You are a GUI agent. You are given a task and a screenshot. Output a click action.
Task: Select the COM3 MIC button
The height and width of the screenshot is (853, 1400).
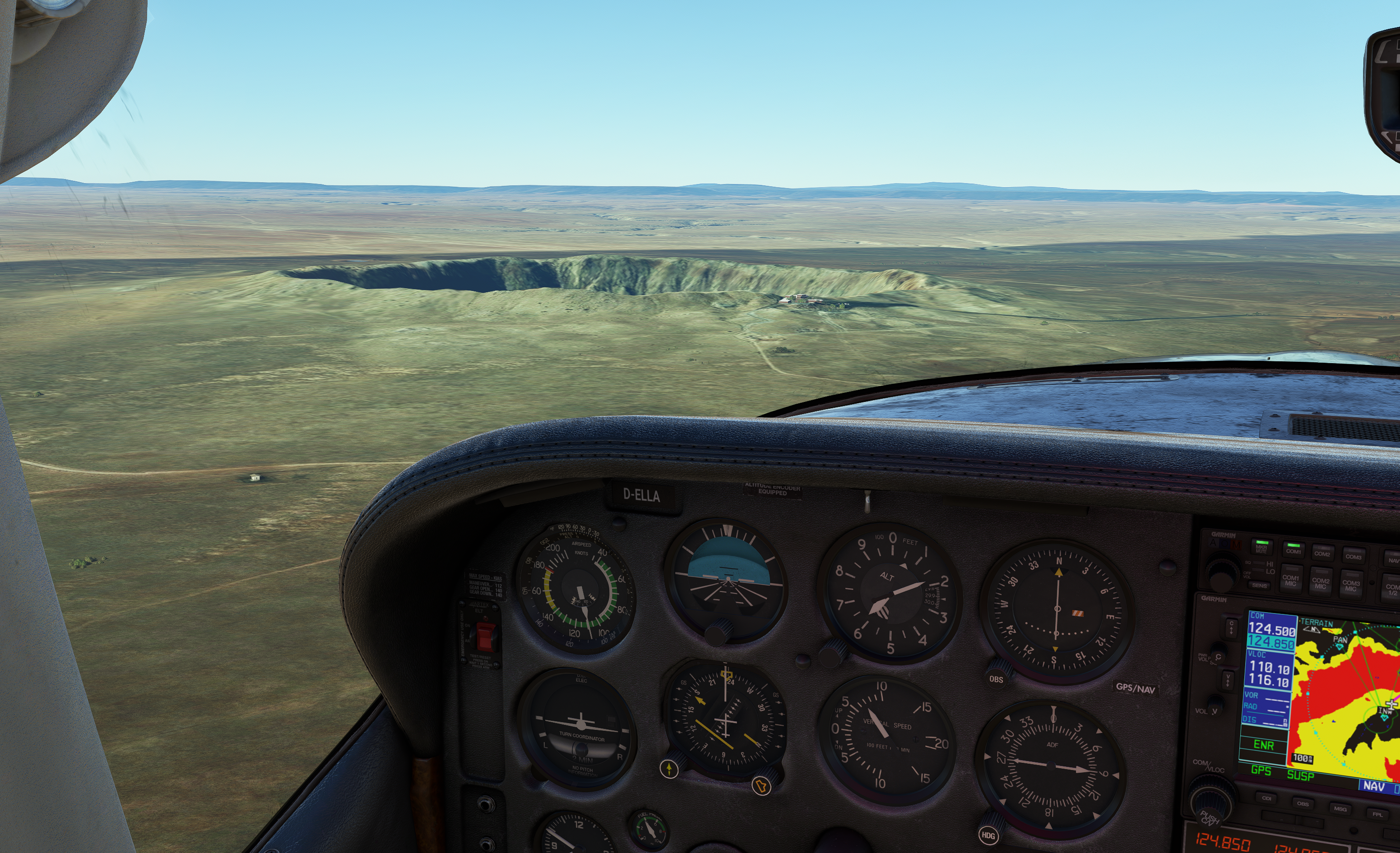point(1351,585)
